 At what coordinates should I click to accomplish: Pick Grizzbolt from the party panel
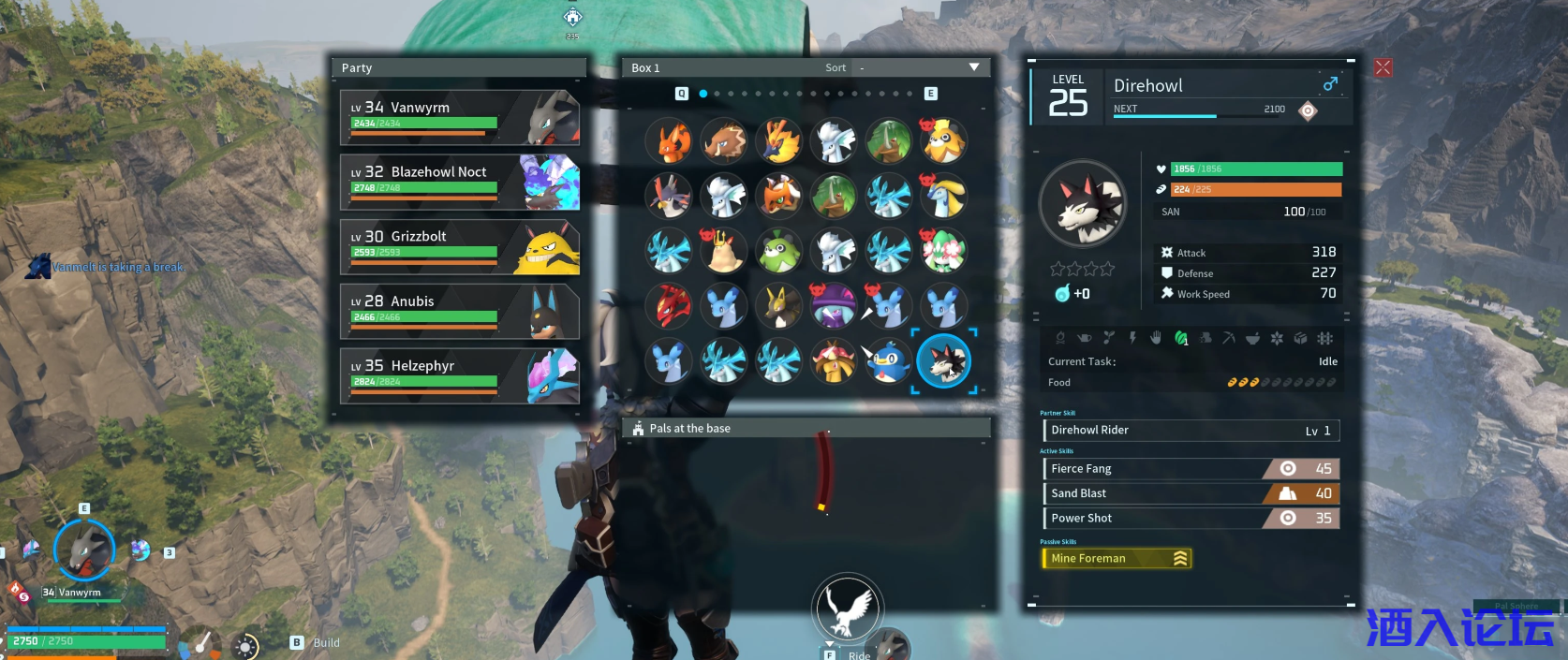click(x=459, y=246)
